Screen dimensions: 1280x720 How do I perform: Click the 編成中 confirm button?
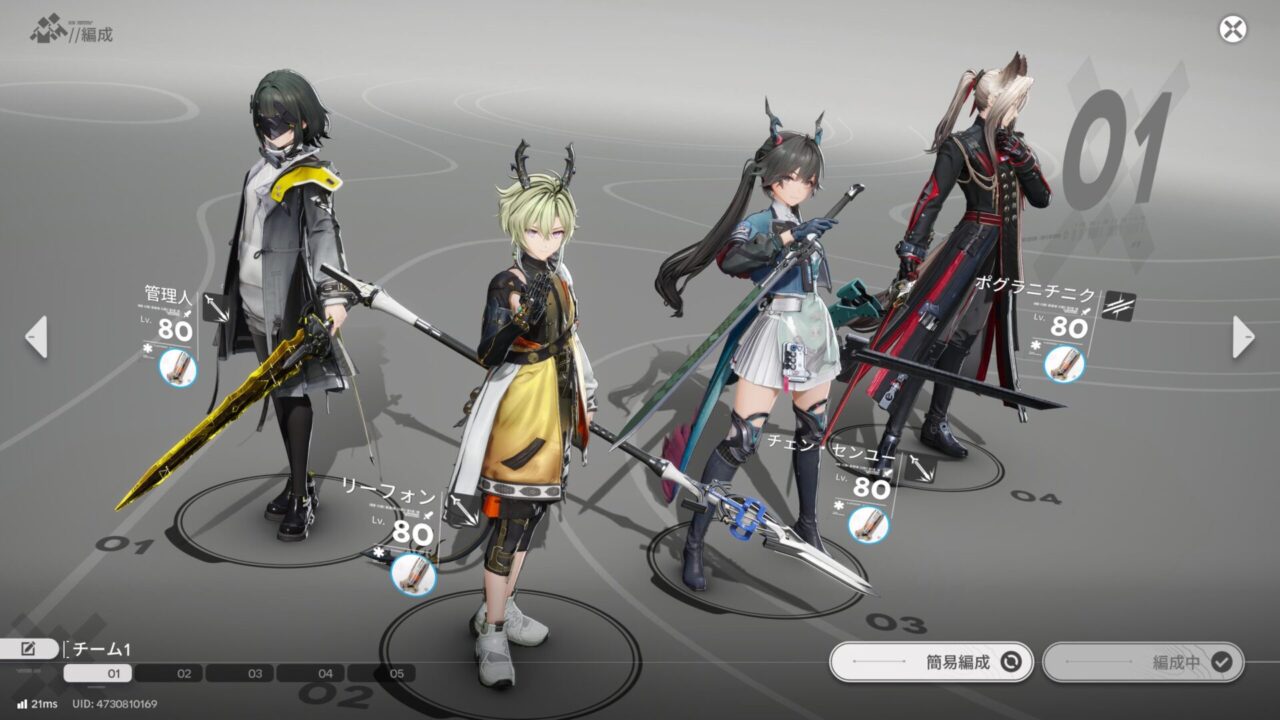coord(1143,661)
